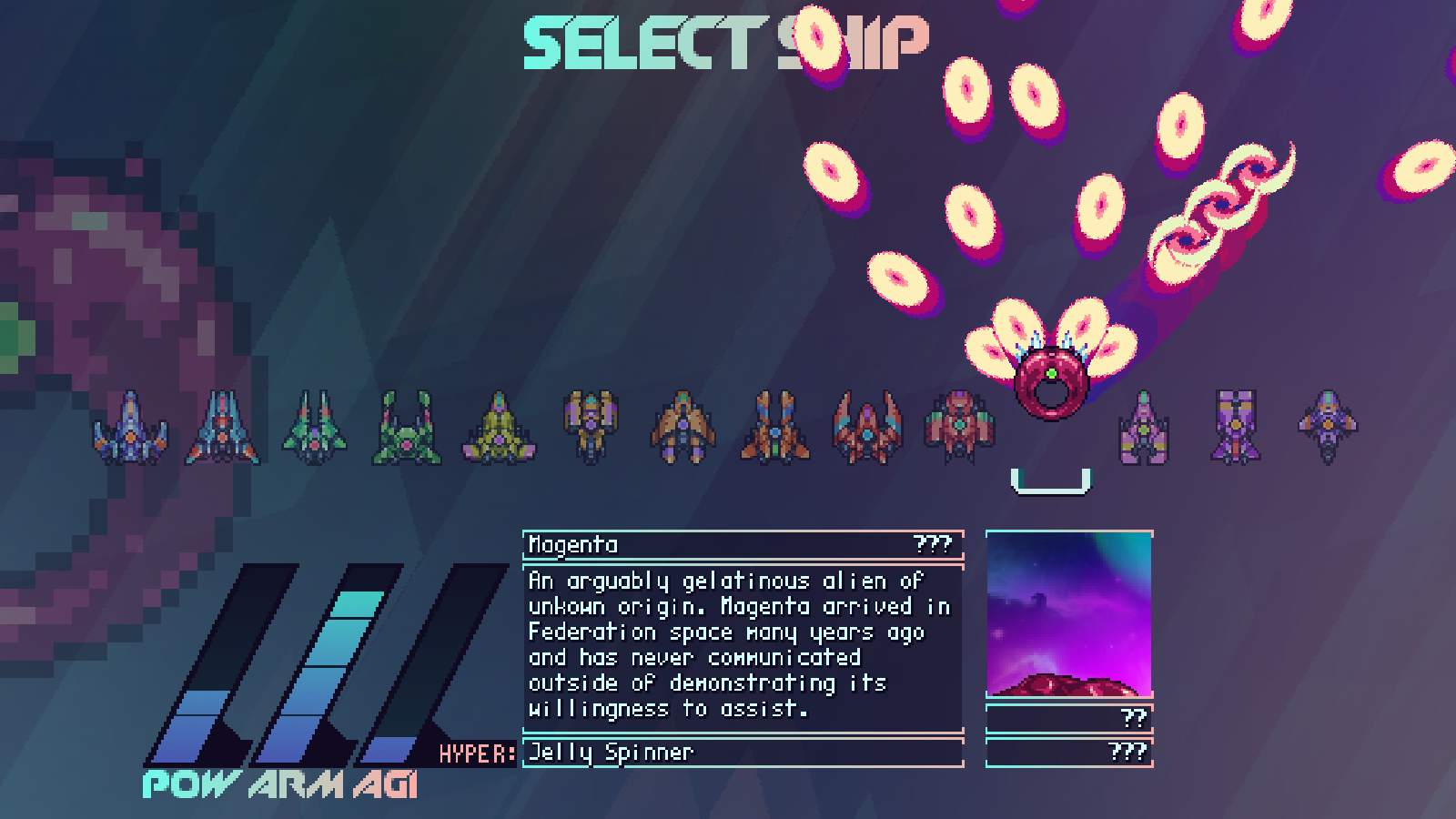Pick the purple square-topped blocky ship
Viewport: 1456px width, 819px height.
(1236, 426)
